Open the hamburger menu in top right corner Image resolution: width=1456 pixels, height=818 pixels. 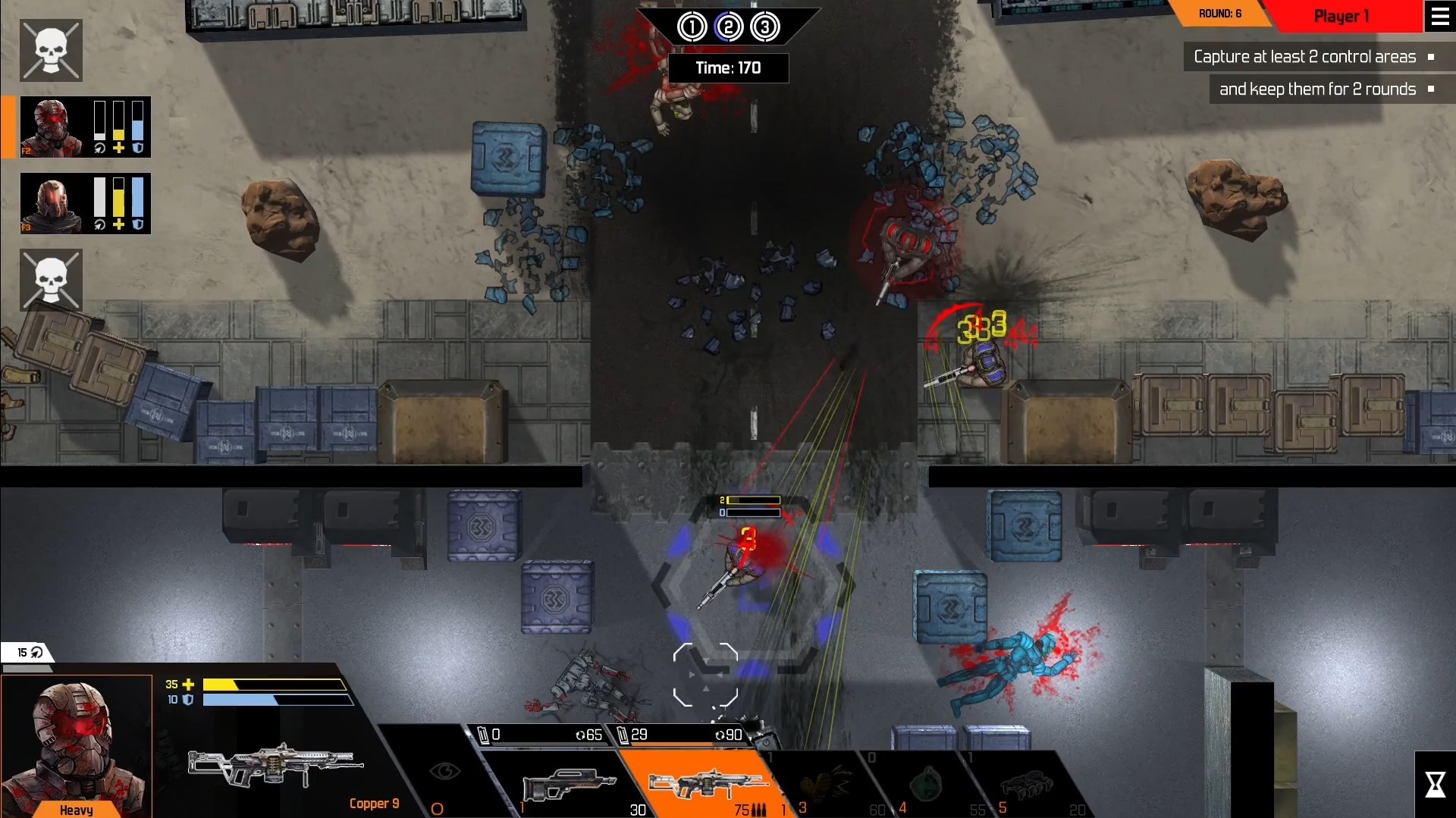click(1440, 16)
